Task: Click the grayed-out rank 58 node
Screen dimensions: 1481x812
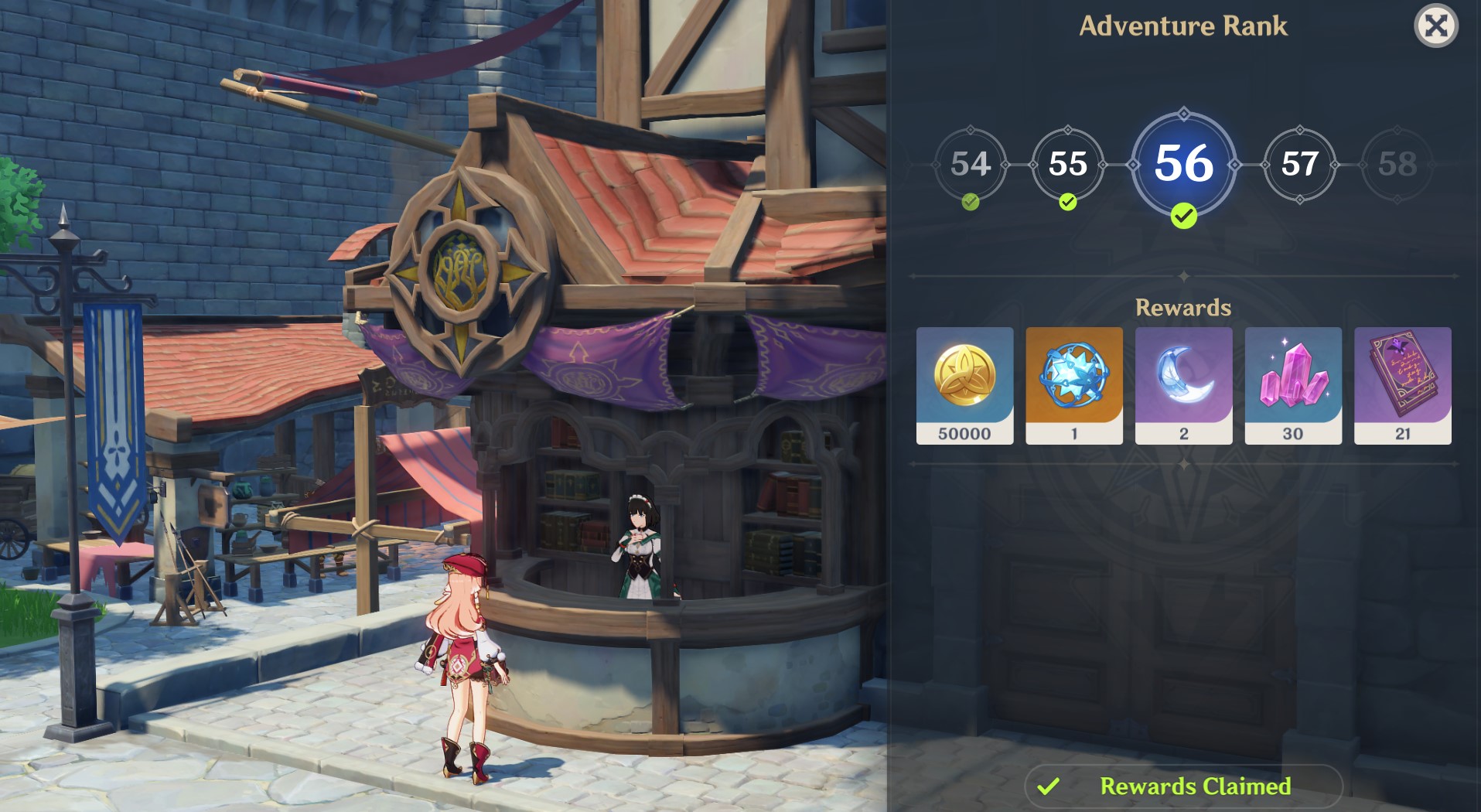Action: tap(1396, 165)
